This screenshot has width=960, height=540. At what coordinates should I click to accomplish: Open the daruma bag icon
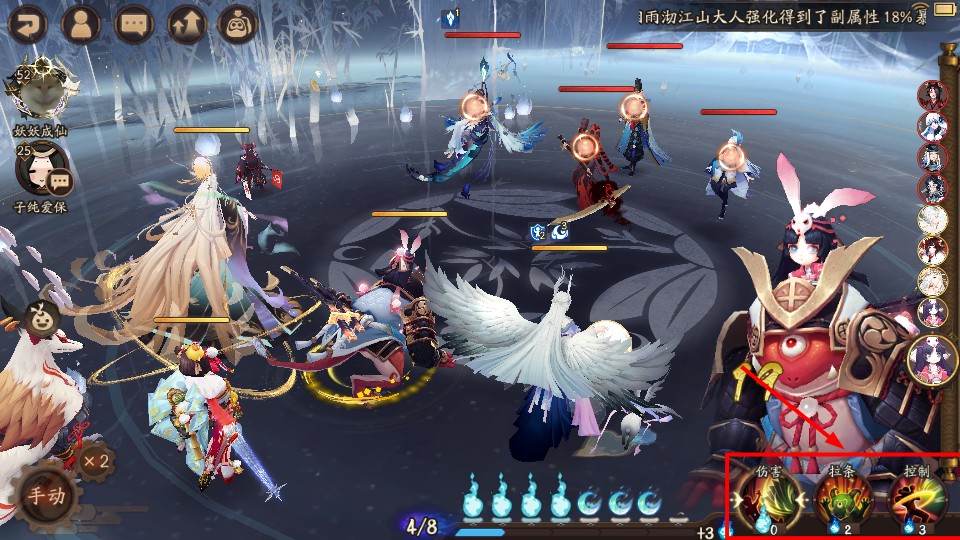pos(238,23)
